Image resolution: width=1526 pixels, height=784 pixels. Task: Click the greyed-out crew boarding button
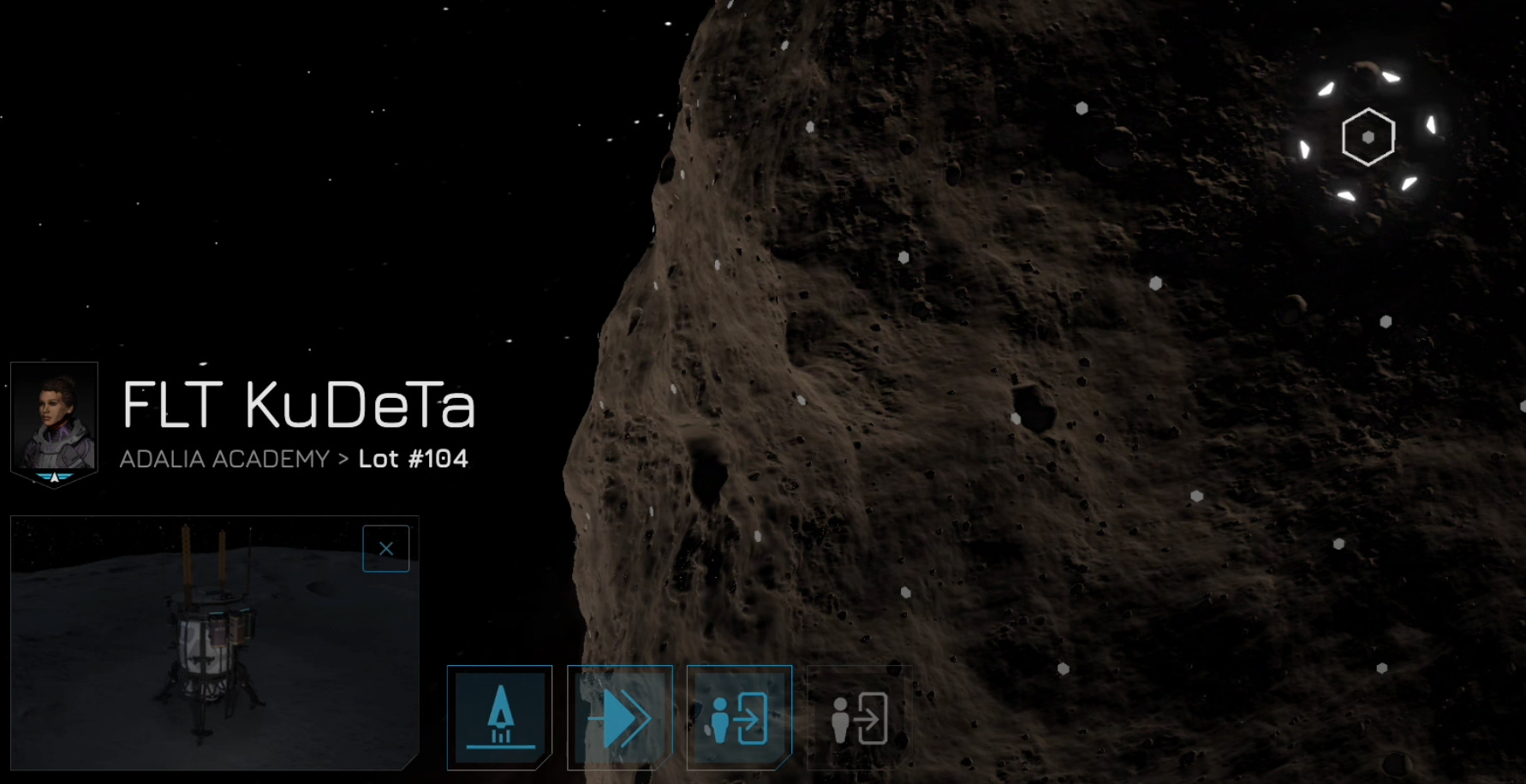860,717
